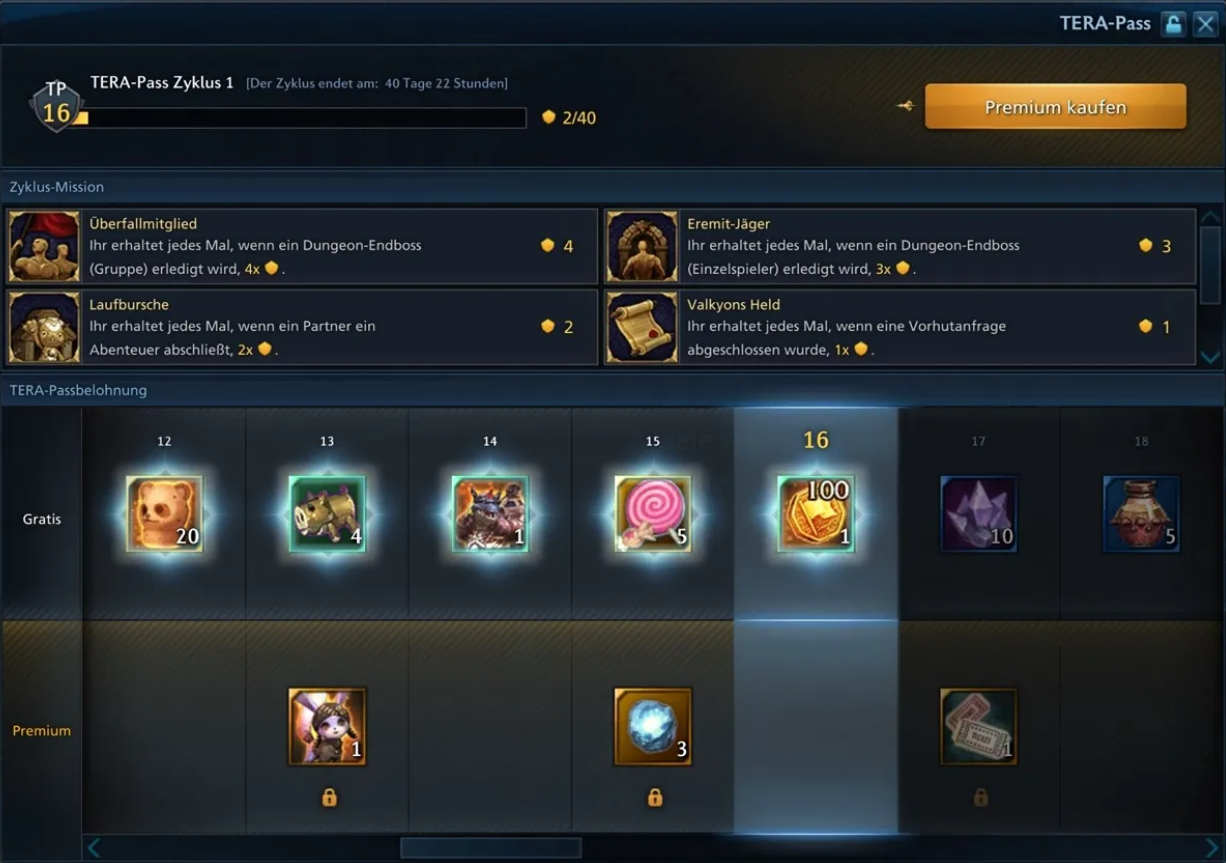1226x863 pixels.
Task: Select the premium blue gem reward
Action: [x=653, y=727]
